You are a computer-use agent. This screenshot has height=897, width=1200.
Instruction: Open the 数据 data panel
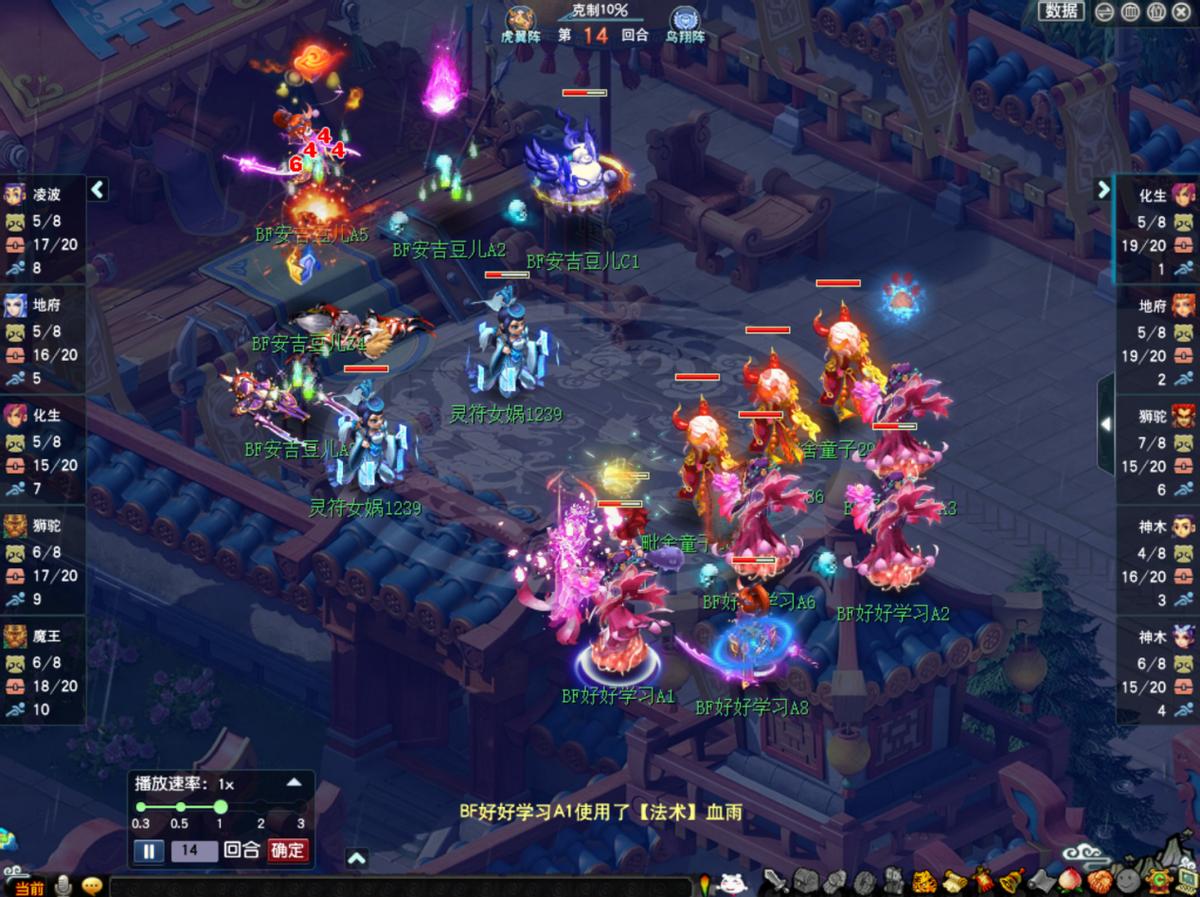pyautogui.click(x=1062, y=11)
